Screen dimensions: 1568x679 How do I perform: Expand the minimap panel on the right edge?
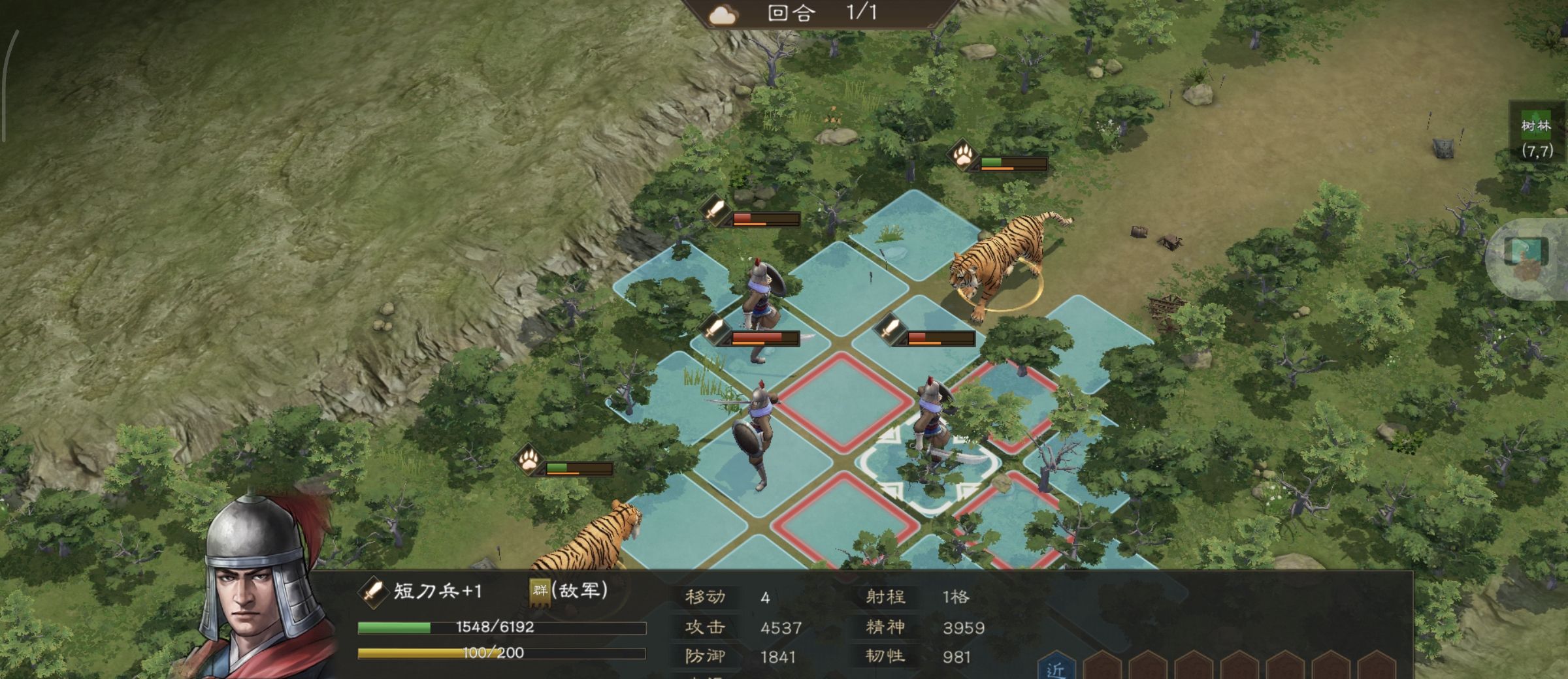[1533, 251]
